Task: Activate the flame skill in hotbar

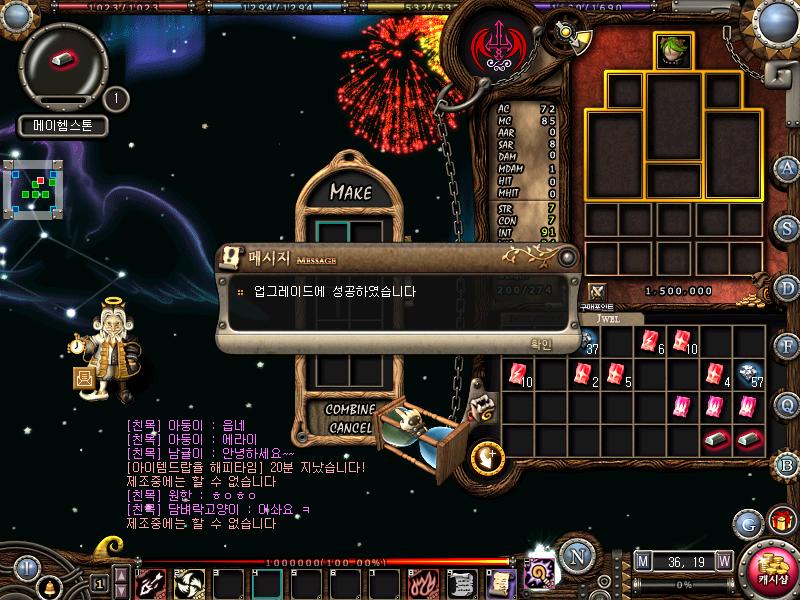Action: click(423, 582)
